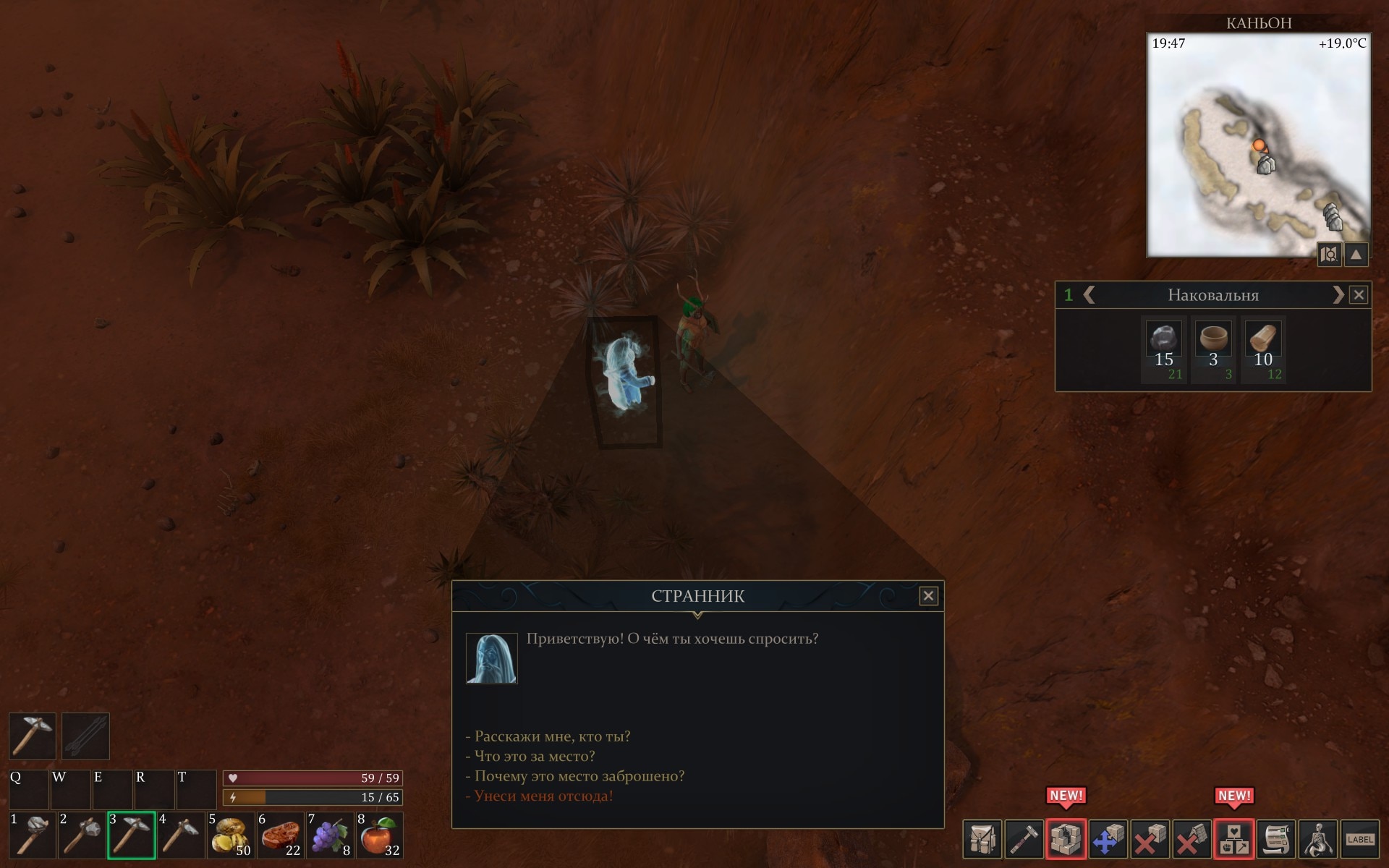The image size is (1389, 868).
Task: Open the full map from minimap button
Action: 1329,255
